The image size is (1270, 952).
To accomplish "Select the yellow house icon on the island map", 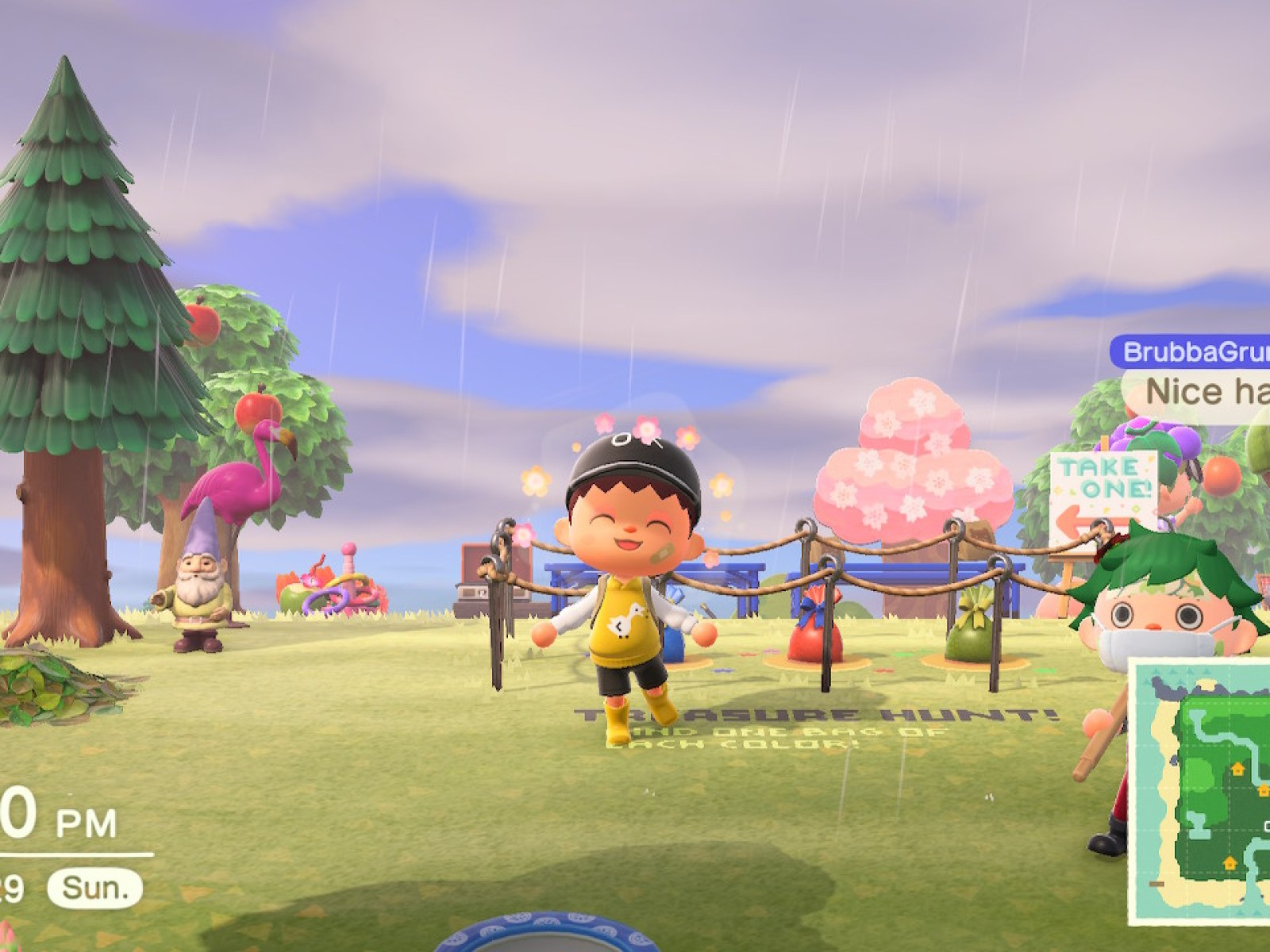I will click(1237, 770).
